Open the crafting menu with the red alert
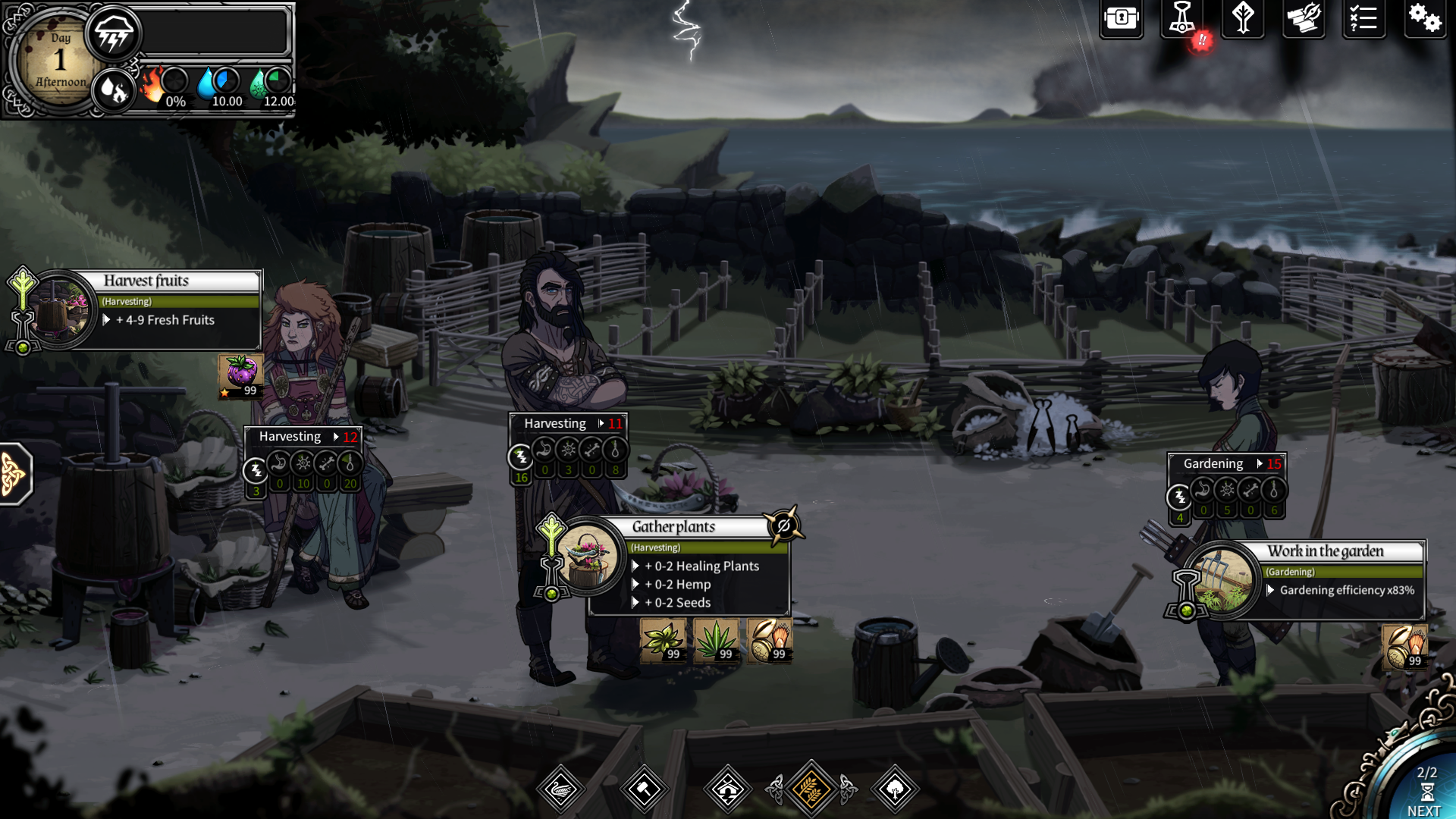This screenshot has width=1456, height=819. point(1183,20)
